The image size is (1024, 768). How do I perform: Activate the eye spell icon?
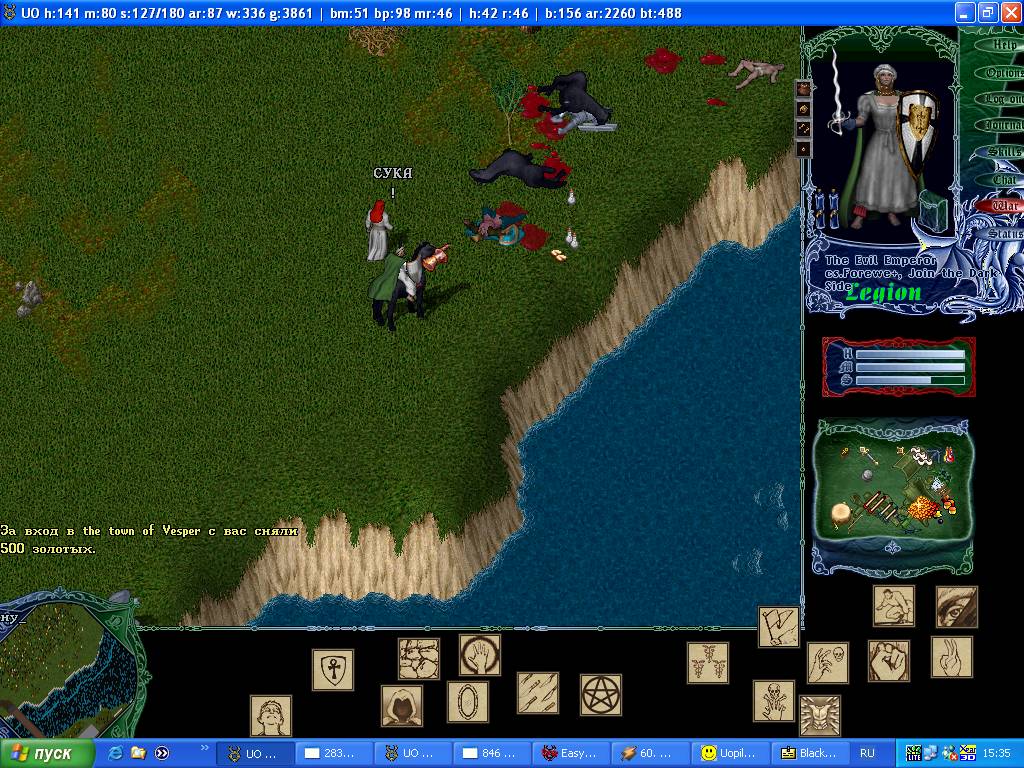click(956, 607)
